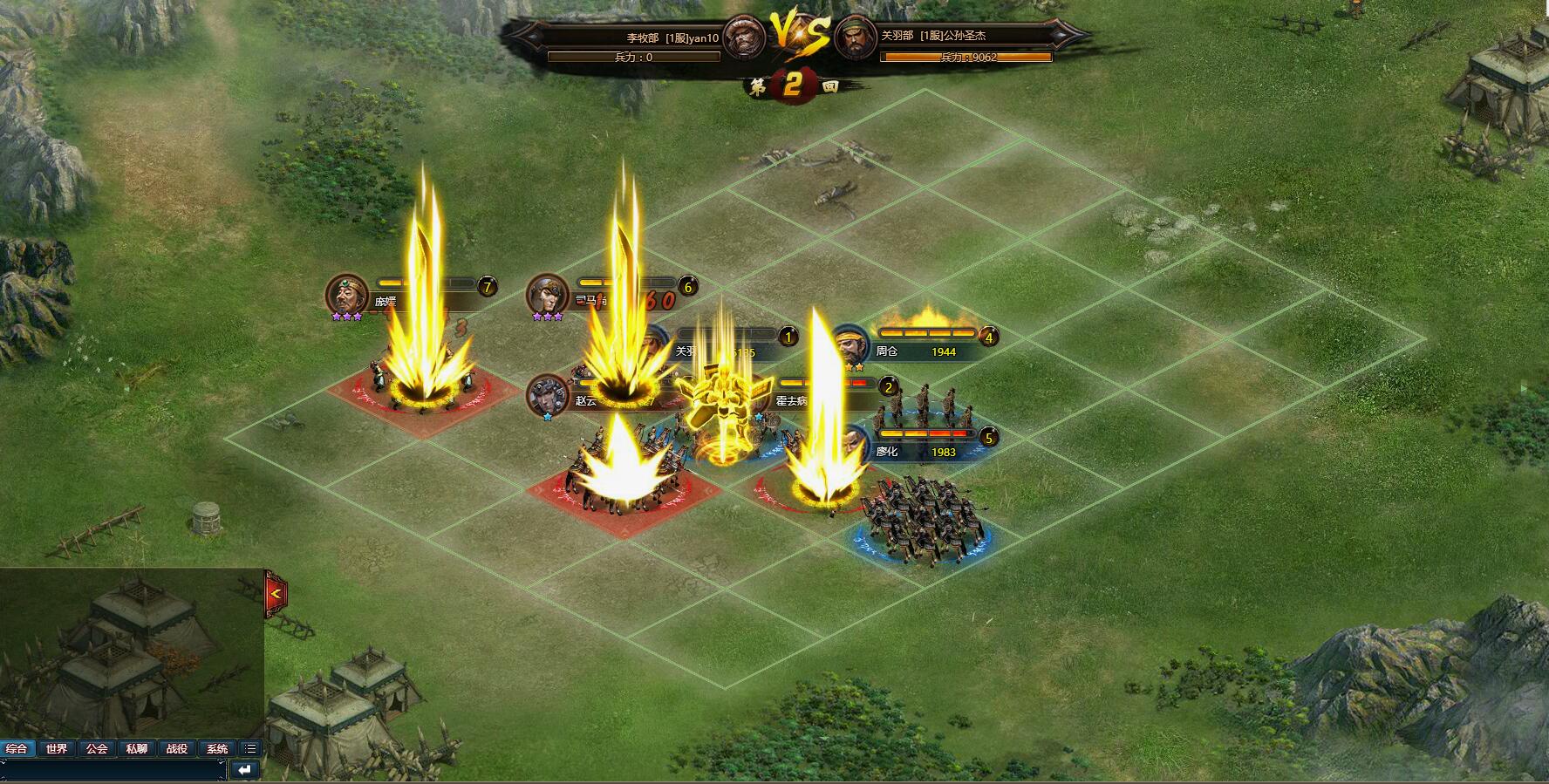This screenshot has height=784, width=1549.
Task: Collapse the chat panel with the red arrow
Action: click(276, 594)
